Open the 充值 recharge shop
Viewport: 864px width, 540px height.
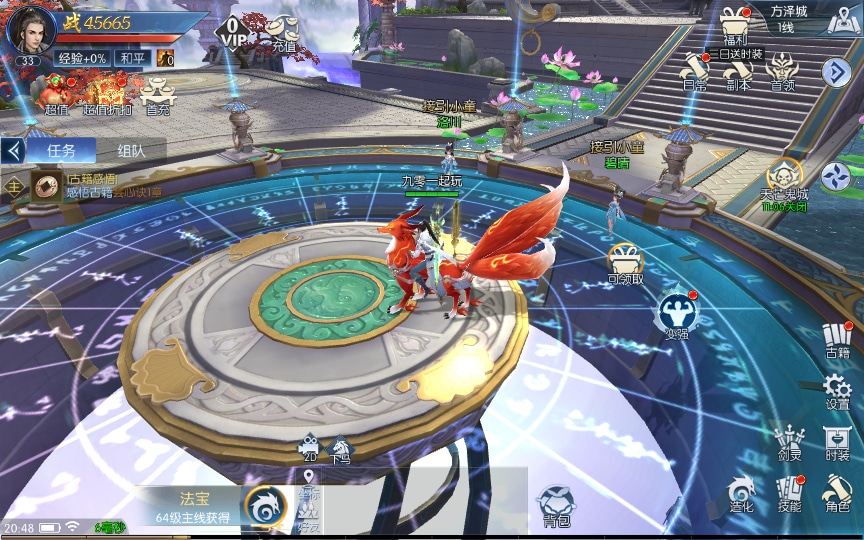282,33
